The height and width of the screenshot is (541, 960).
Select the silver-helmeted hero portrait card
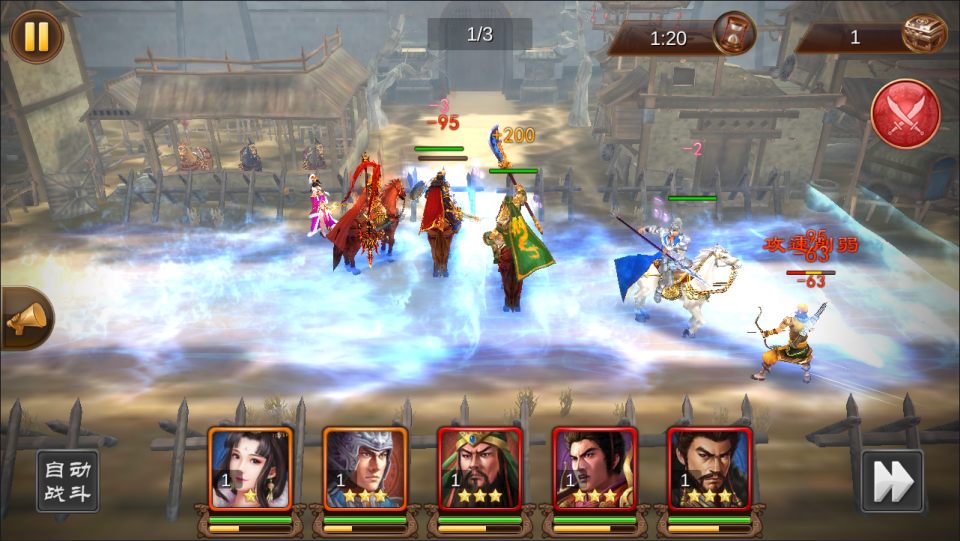pos(365,469)
